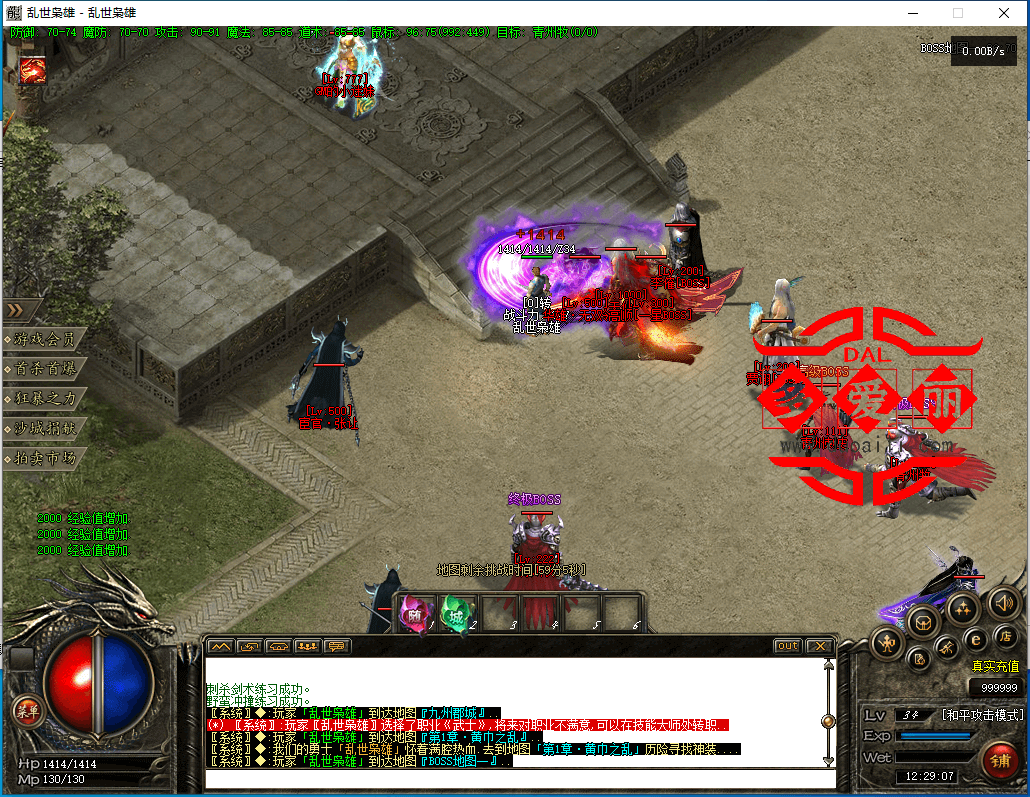Collapse the side menu with the double-arrow button
The image size is (1030, 797).
[x=20, y=310]
